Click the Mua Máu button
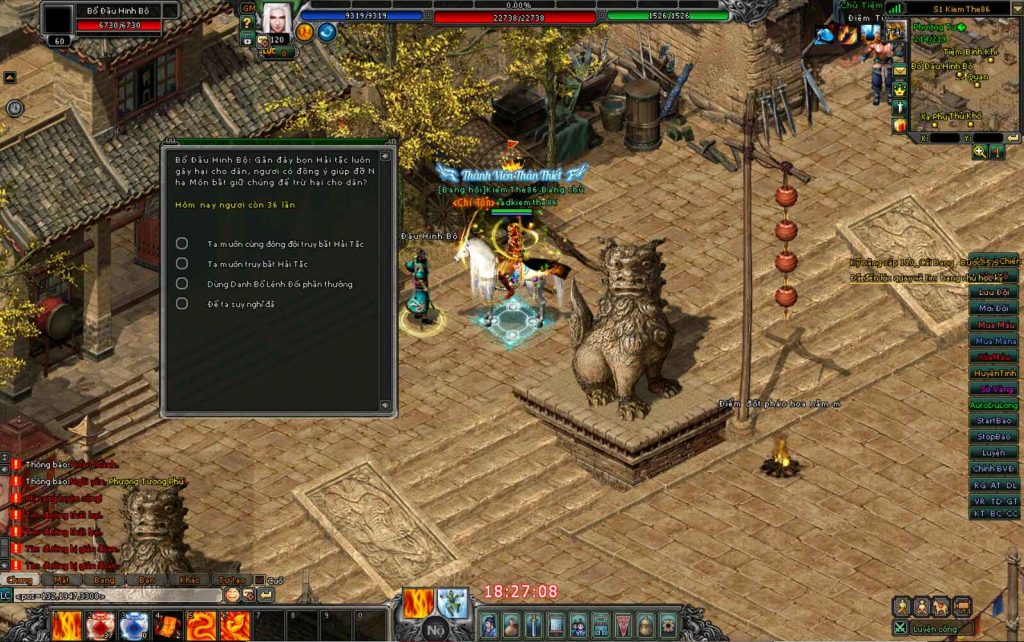This screenshot has height=642, width=1024. point(994,325)
